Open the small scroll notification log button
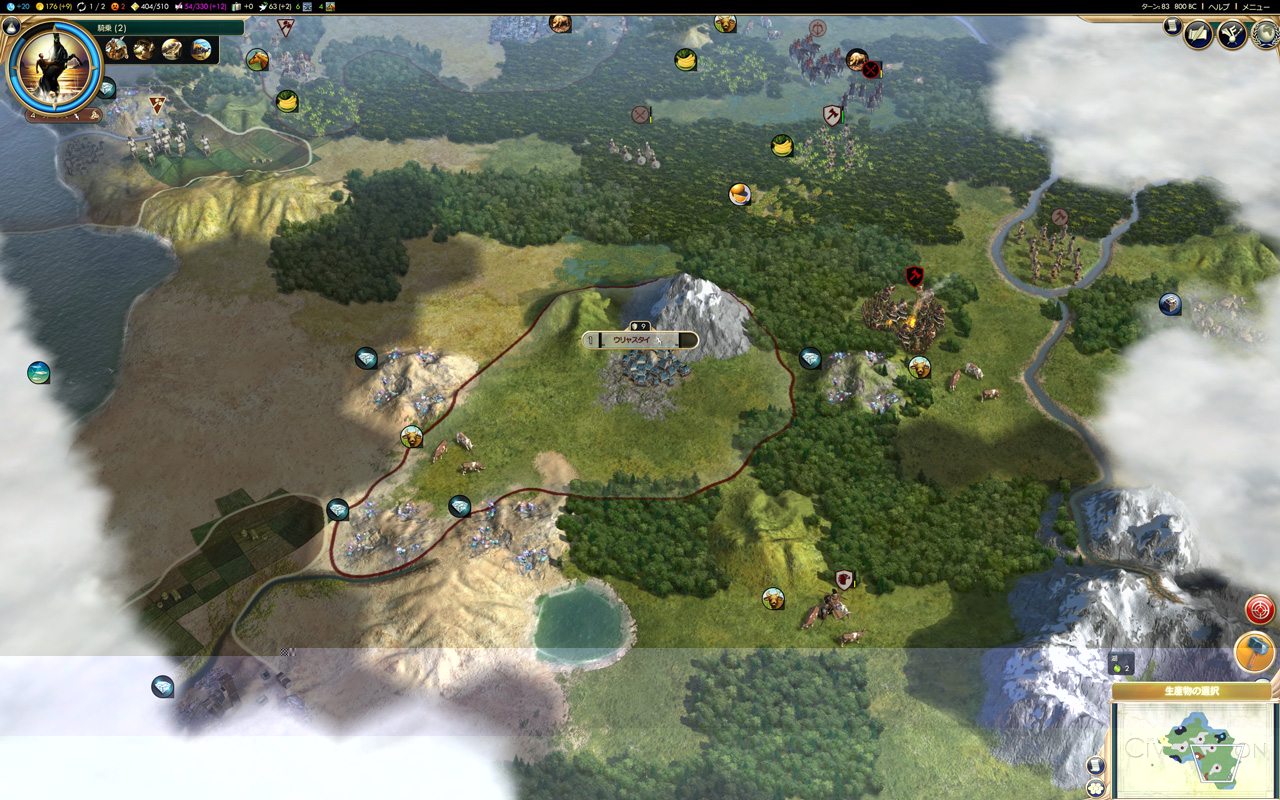This screenshot has width=1280, height=800. point(1173,27)
